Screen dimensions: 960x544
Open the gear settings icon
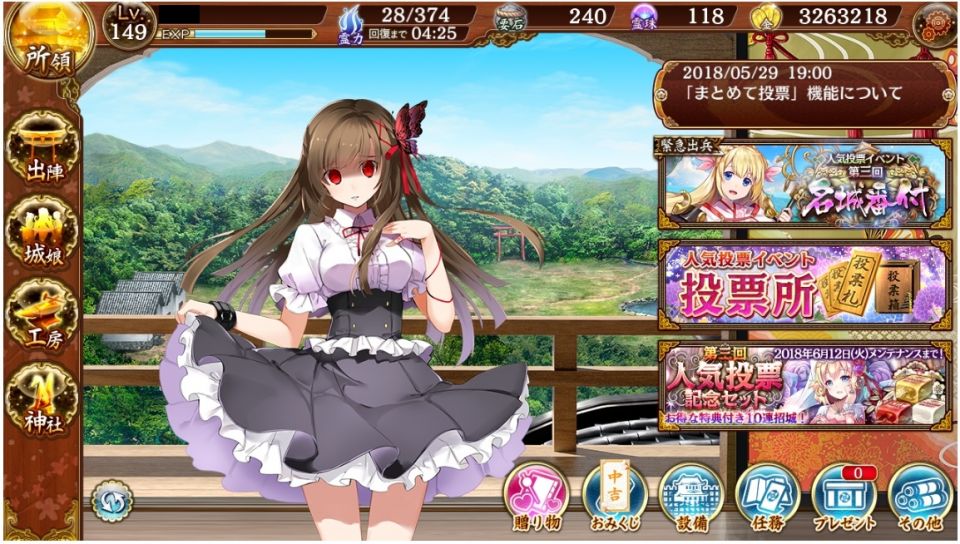pos(935,21)
